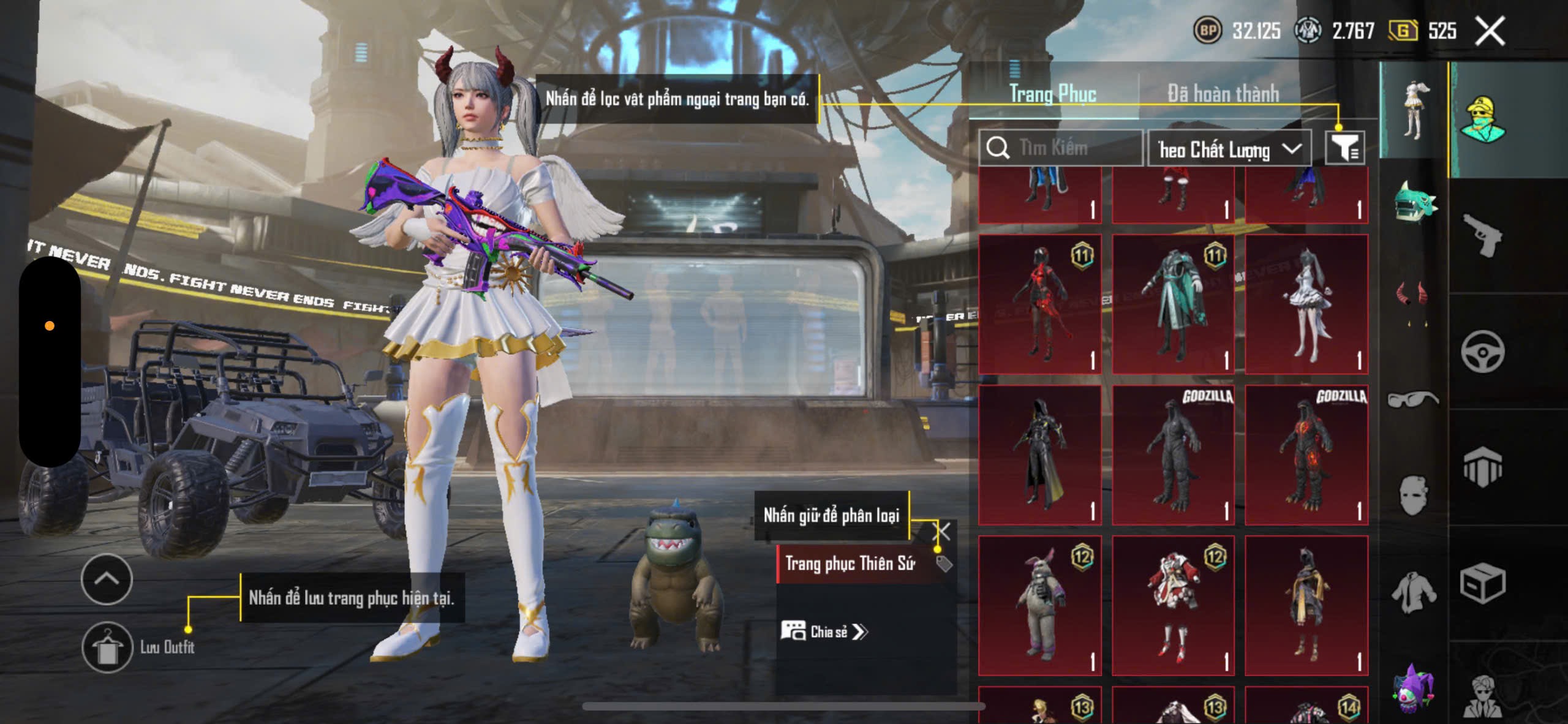Share the outfit via Chia sẻ

pyautogui.click(x=824, y=632)
